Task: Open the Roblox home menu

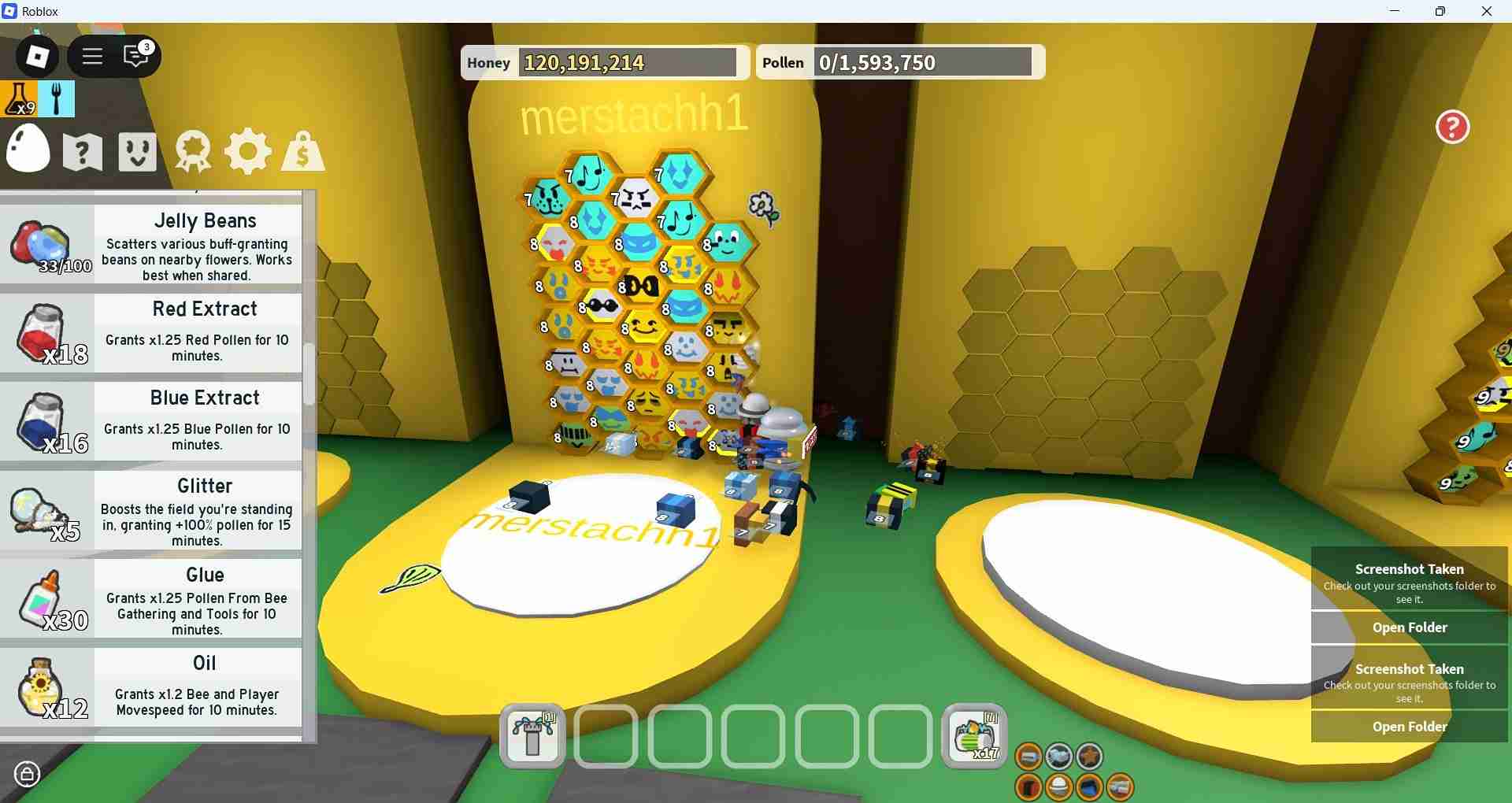Action: (x=35, y=56)
